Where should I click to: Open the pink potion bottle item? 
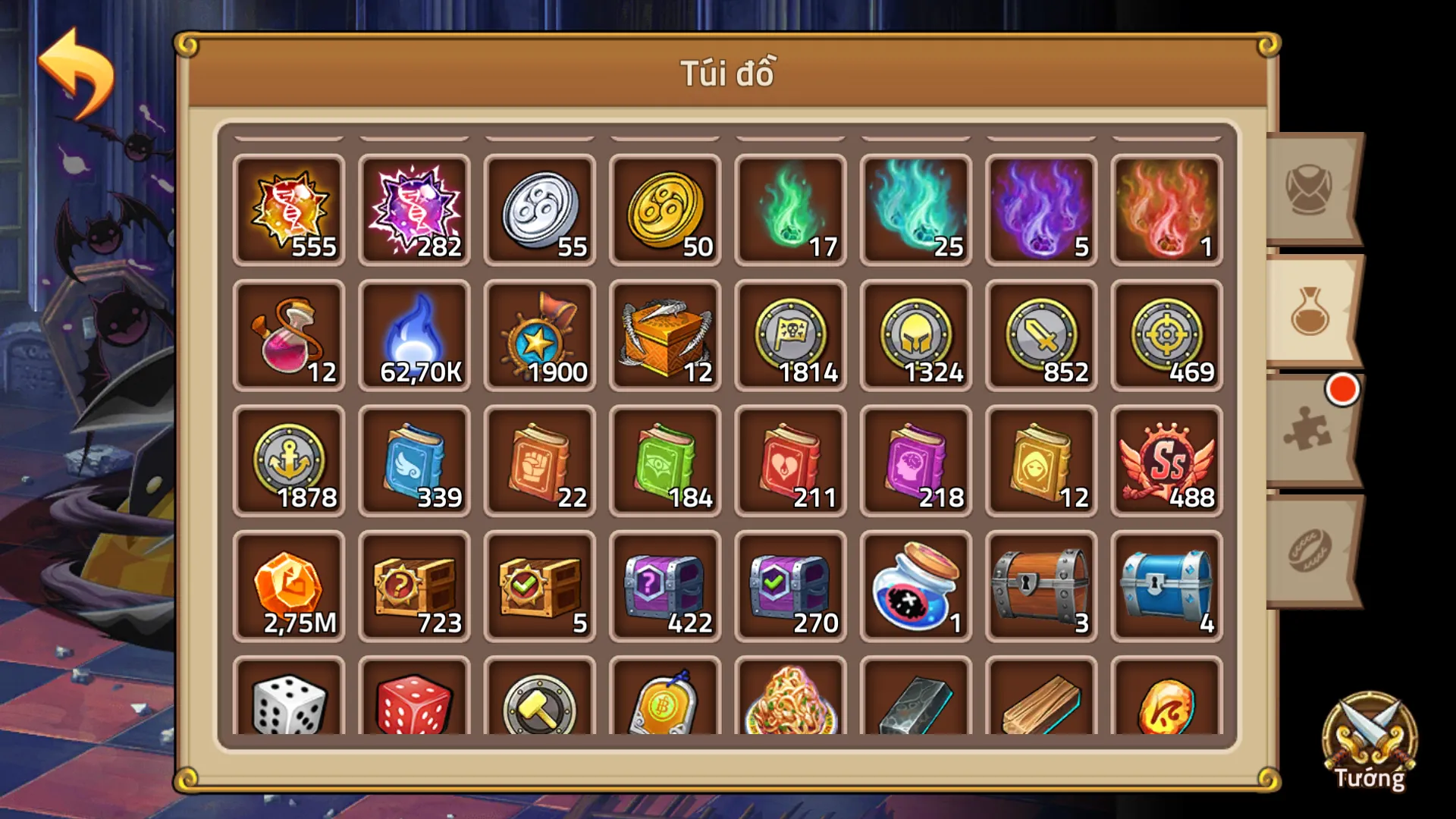[x=289, y=336]
